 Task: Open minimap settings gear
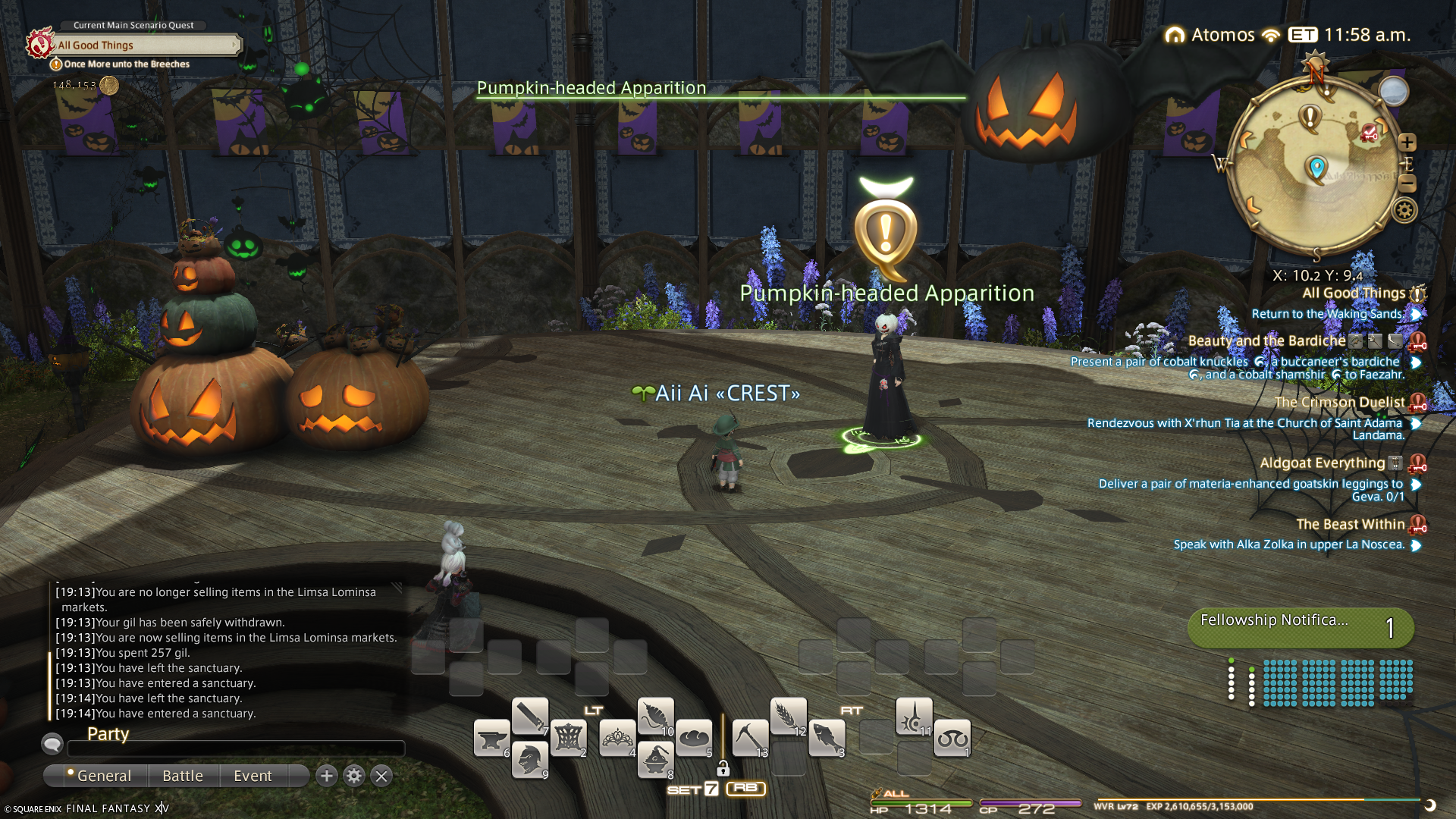pyautogui.click(x=1404, y=210)
